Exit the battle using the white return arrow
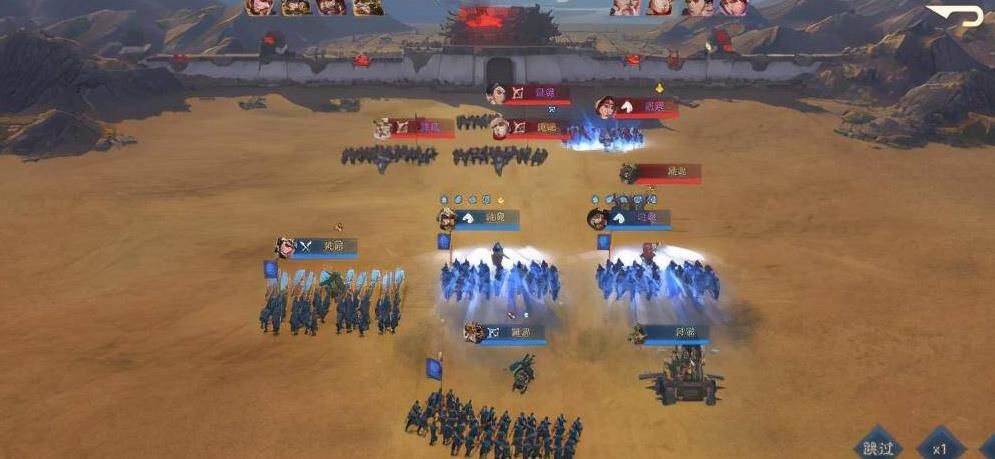The height and width of the screenshot is (459, 995). click(x=953, y=16)
